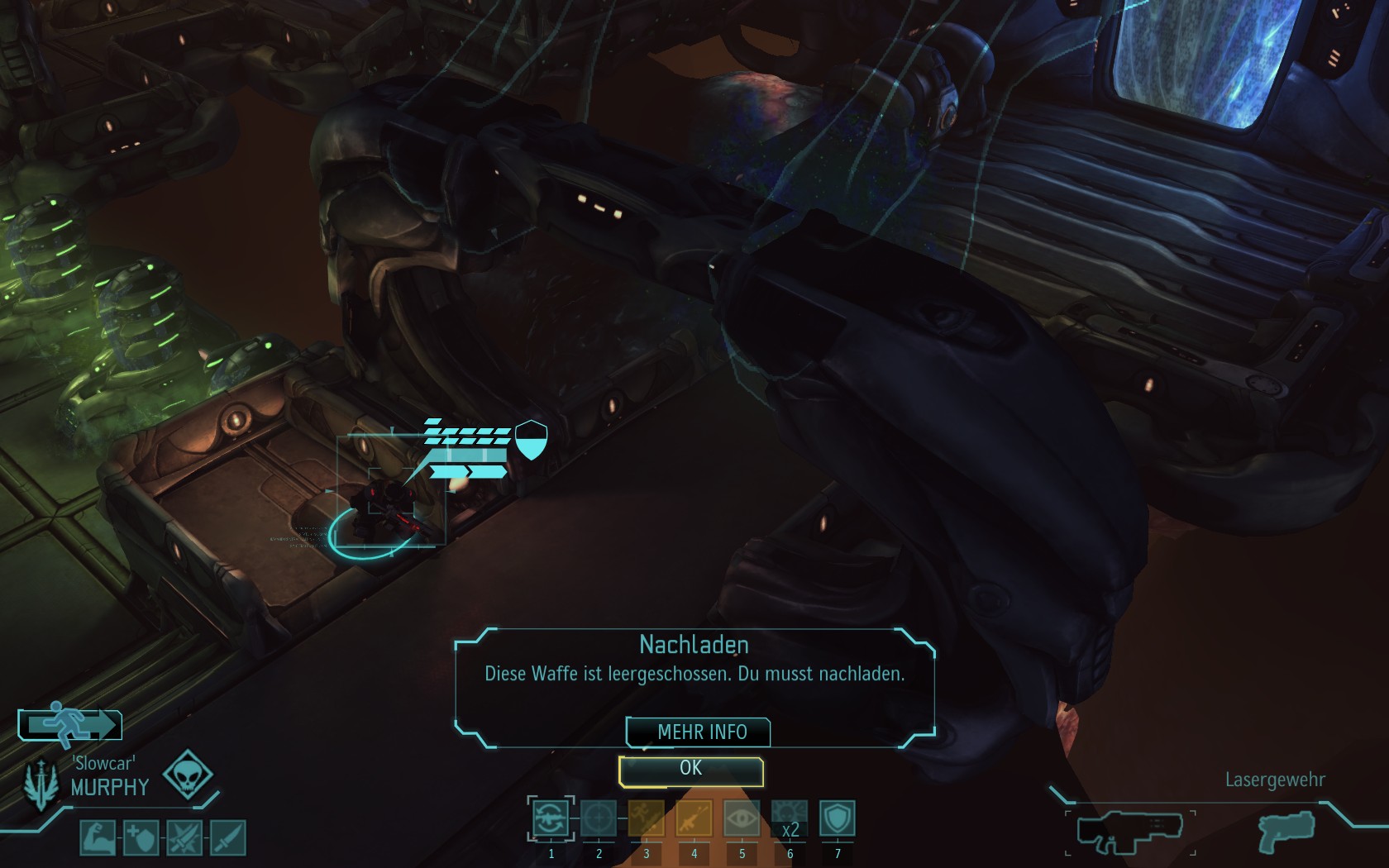Screen dimensions: 1389x868
Task: Select the shield with plus perk icon
Action: point(141,837)
